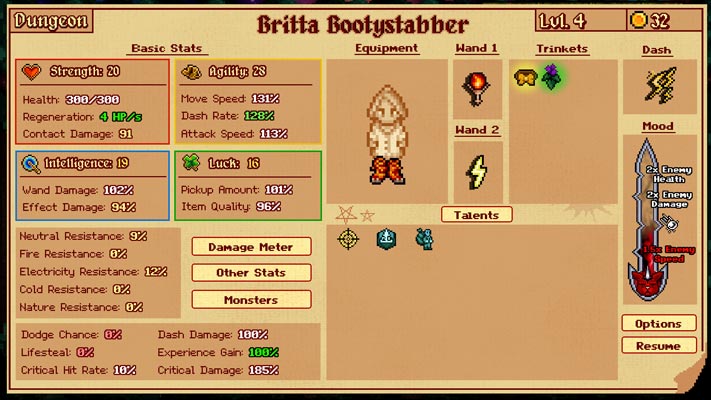Inspect the teal figure talent icon
Viewport: 711px width, 400px height.
point(424,238)
